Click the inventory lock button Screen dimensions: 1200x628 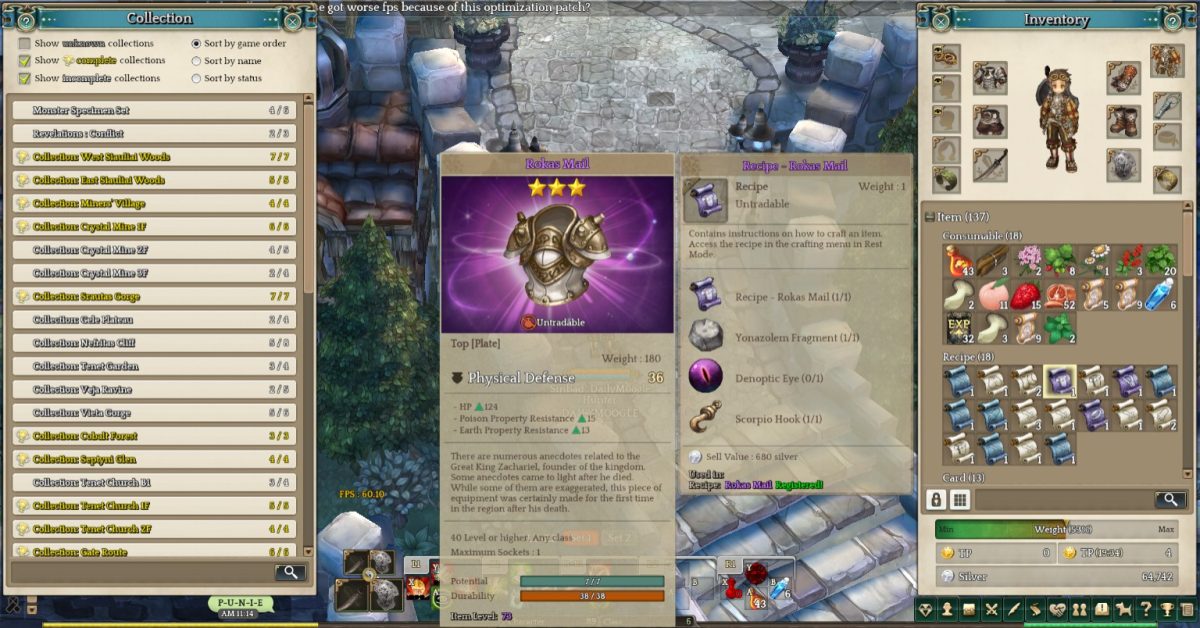pyautogui.click(x=937, y=500)
